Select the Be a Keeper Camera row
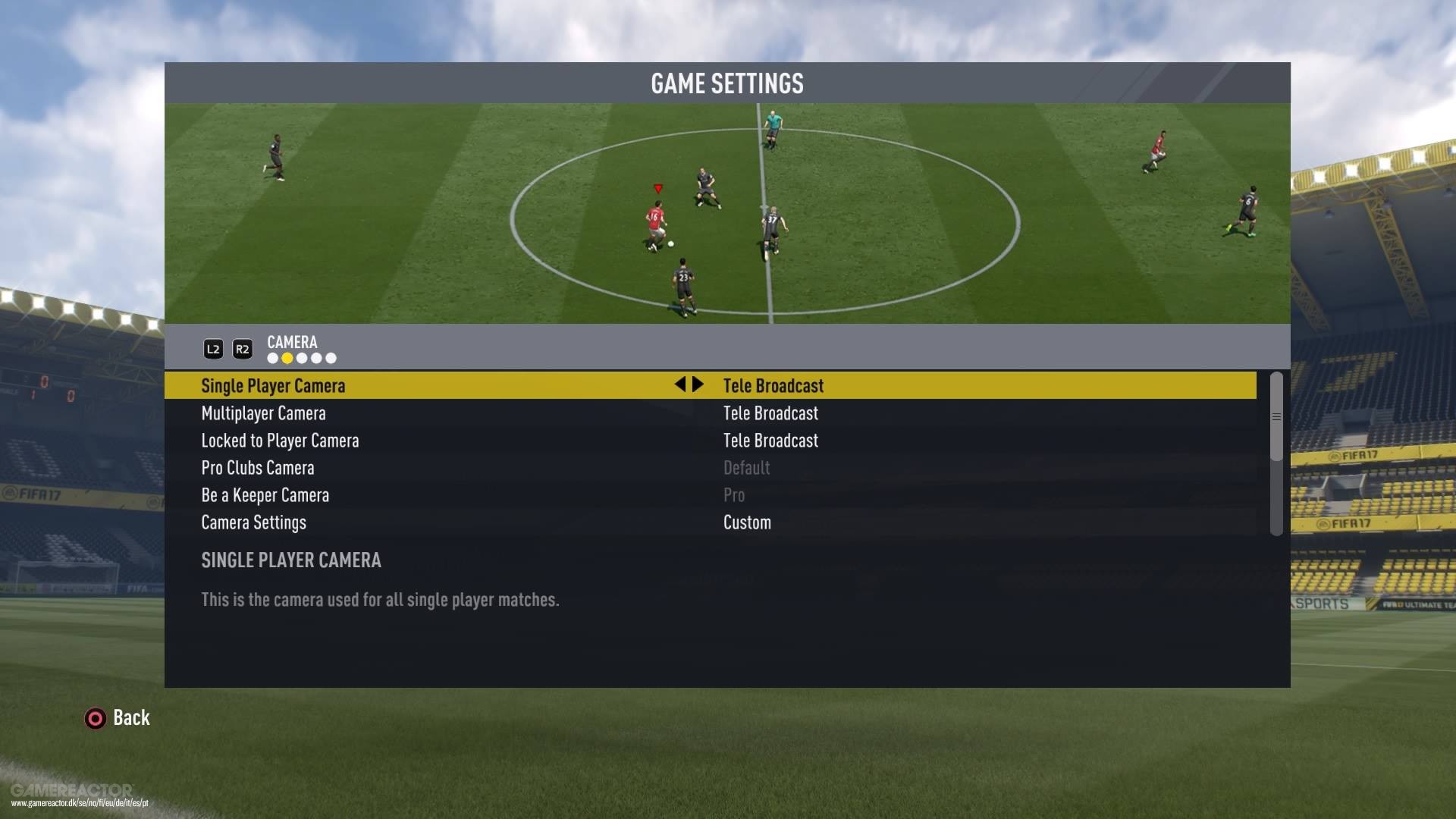Viewport: 1456px width, 819px height. [265, 495]
